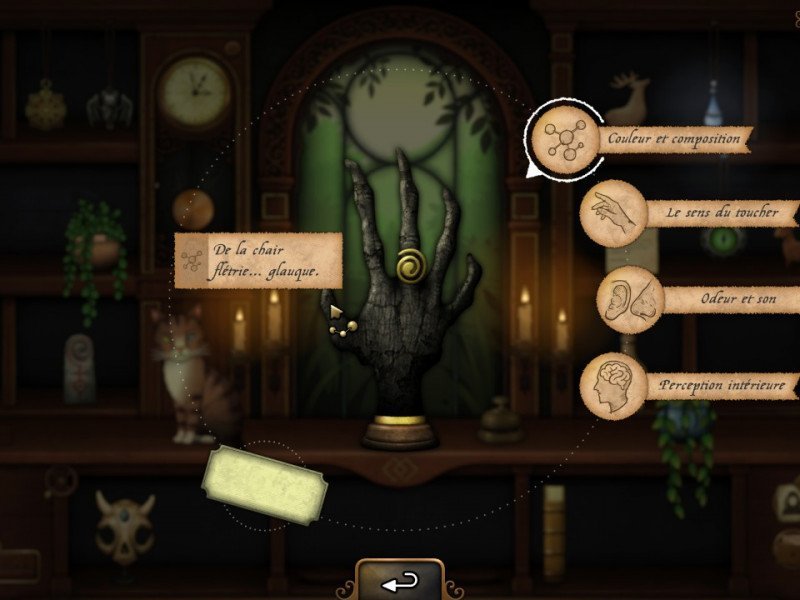The height and width of the screenshot is (600, 800).
Task: Select the Couleur et composition sense
Action: point(565,140)
